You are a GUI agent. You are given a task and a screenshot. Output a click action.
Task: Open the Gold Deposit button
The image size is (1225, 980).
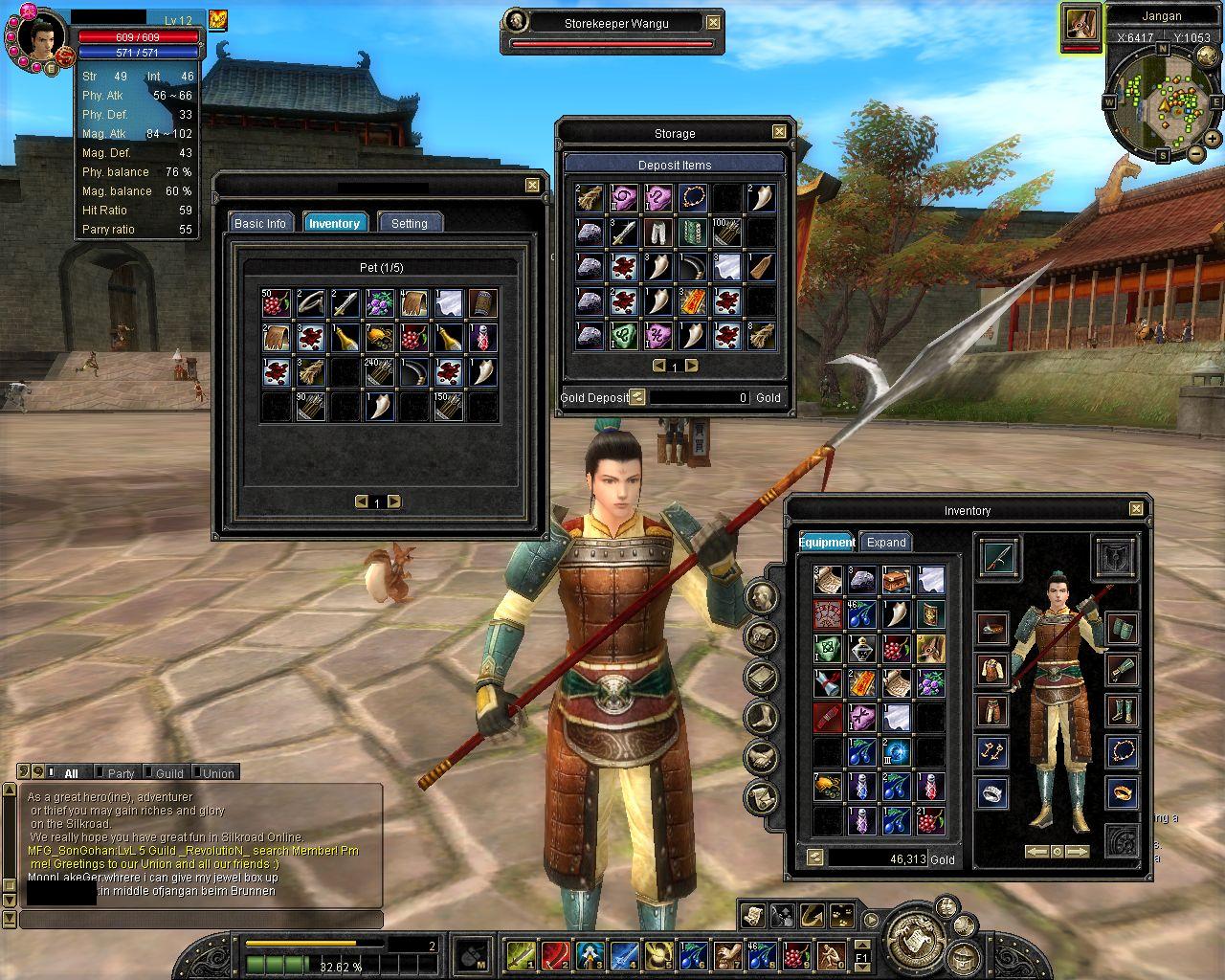tap(637, 397)
